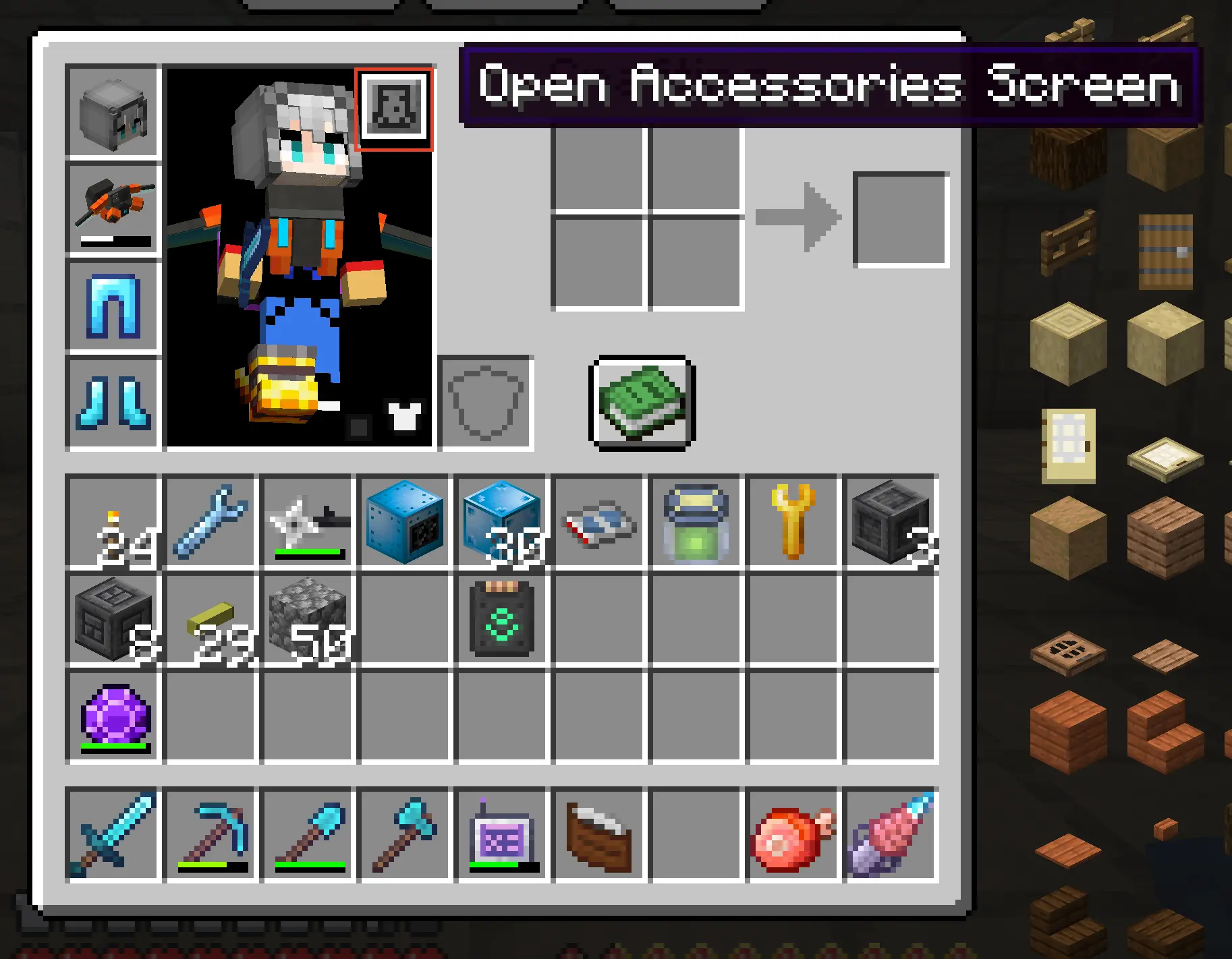This screenshot has width=1232, height=959.
Task: Pick up the stack of 50 gravel
Action: point(308,618)
